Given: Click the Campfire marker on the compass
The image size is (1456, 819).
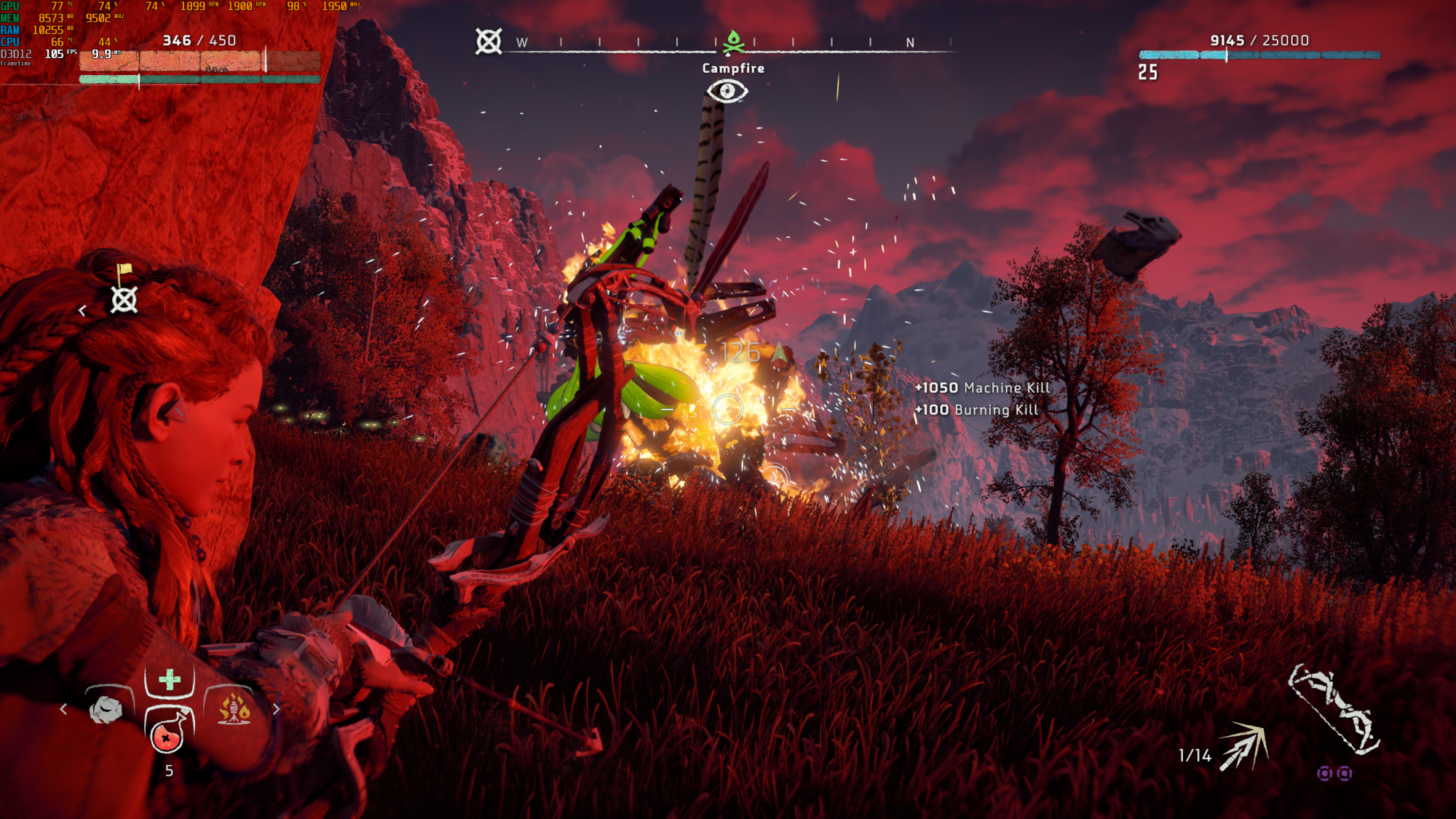Looking at the screenshot, I should click(733, 42).
